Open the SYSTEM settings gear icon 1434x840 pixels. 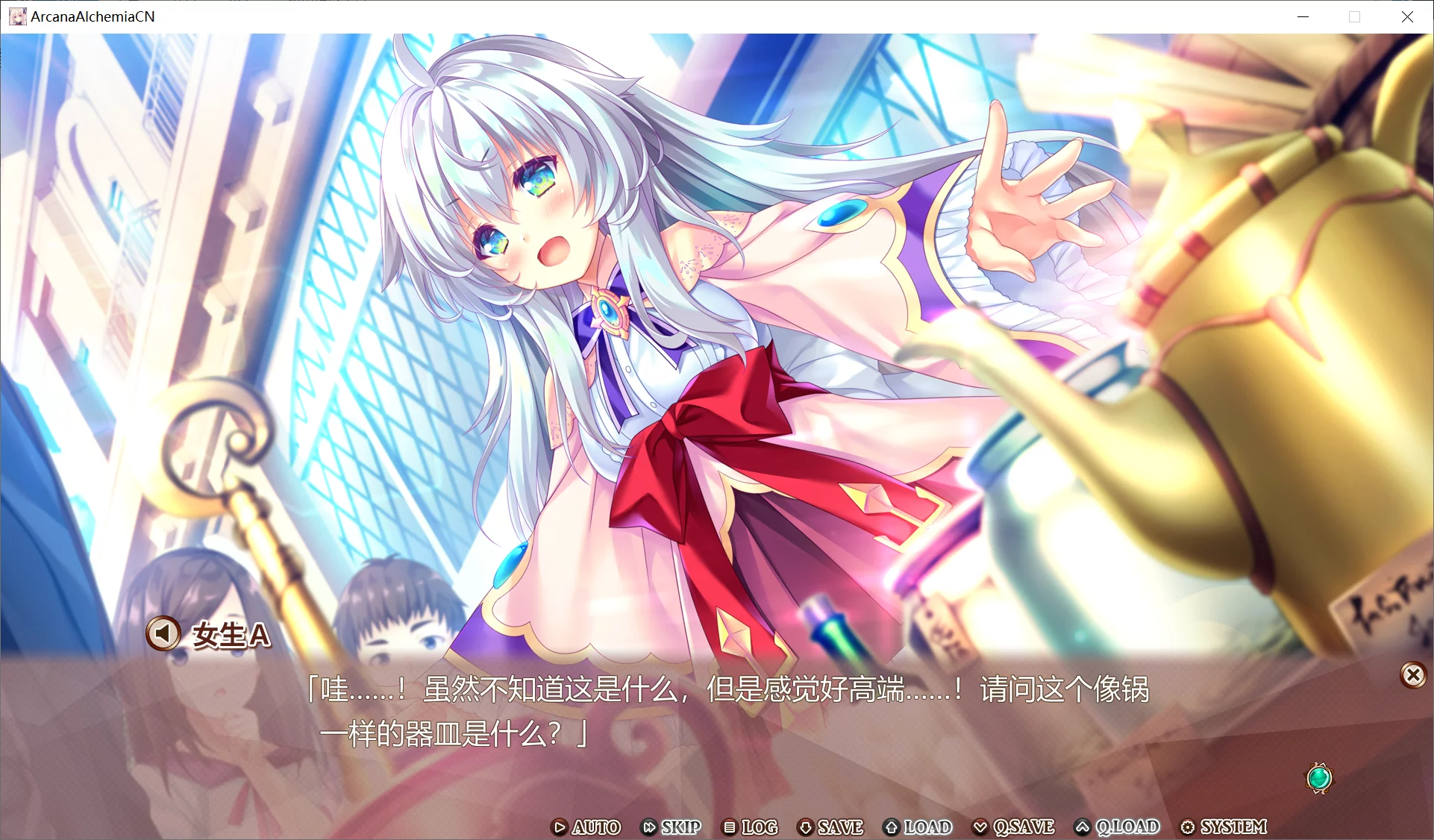(1189, 827)
